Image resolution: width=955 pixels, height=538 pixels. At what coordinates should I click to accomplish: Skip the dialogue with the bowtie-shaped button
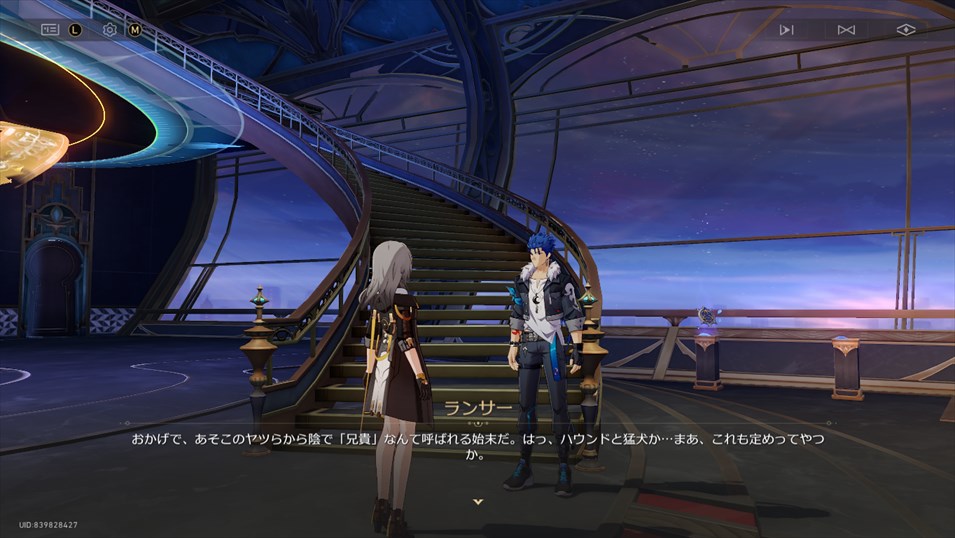click(x=846, y=30)
